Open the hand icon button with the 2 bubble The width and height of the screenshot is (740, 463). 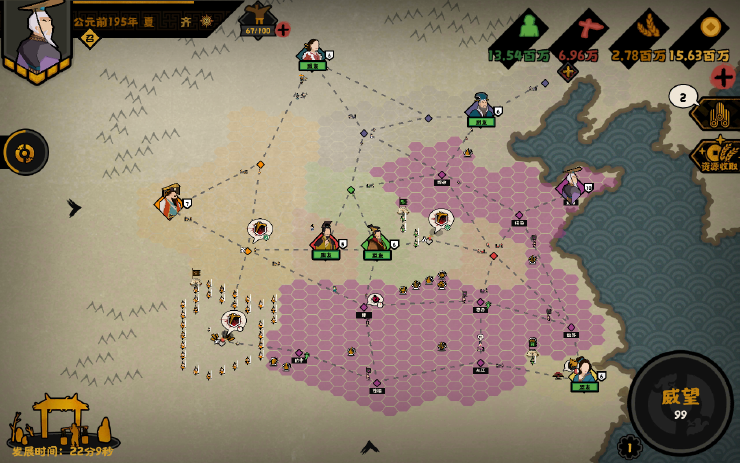[x=718, y=113]
